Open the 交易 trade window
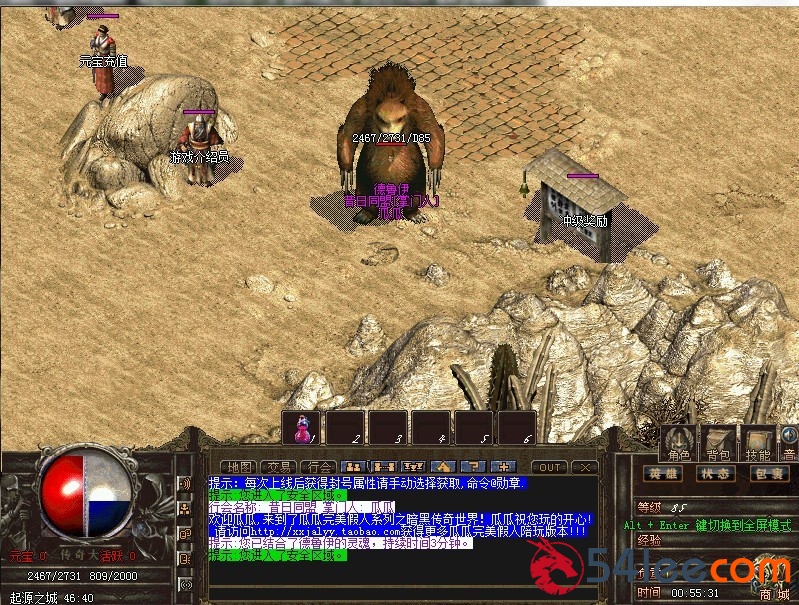This screenshot has width=799, height=605. pos(278,467)
